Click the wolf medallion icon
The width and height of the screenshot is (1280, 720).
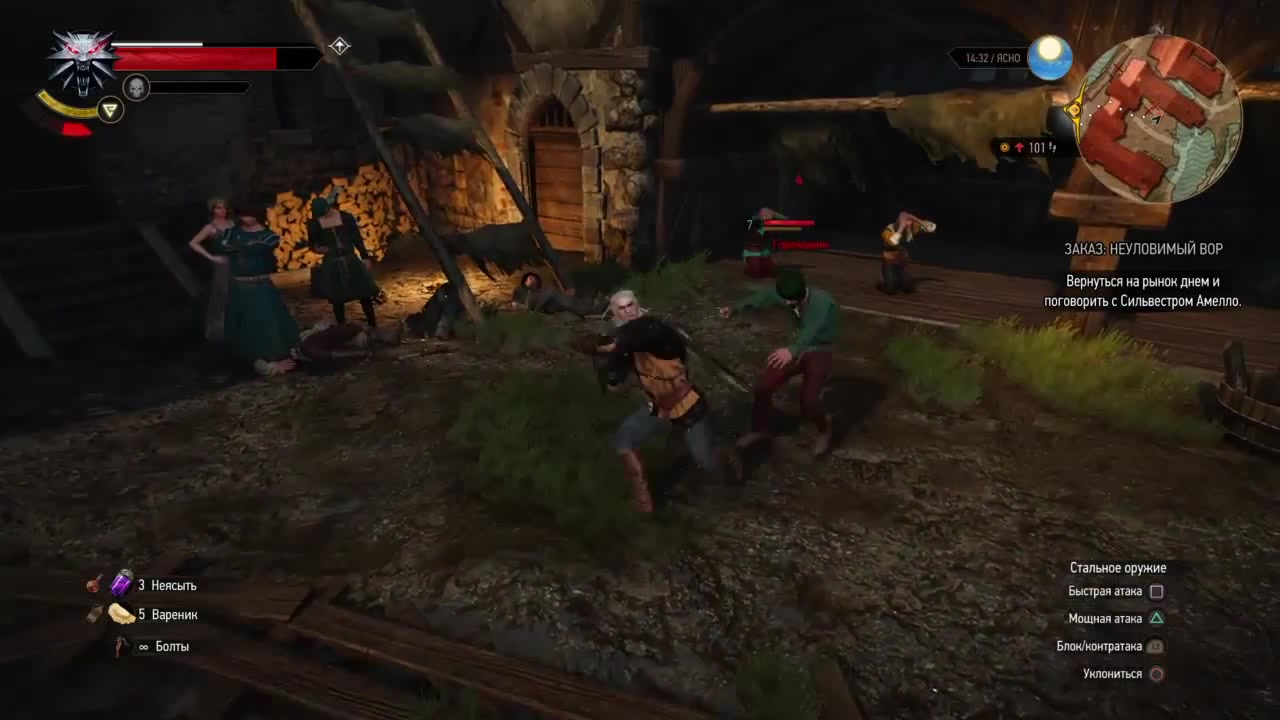(x=82, y=62)
